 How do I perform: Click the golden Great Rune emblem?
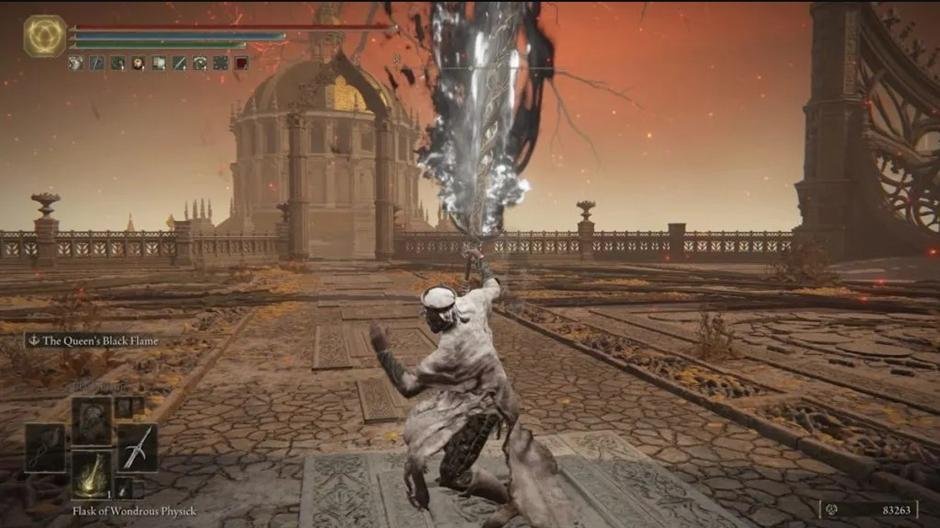click(44, 36)
